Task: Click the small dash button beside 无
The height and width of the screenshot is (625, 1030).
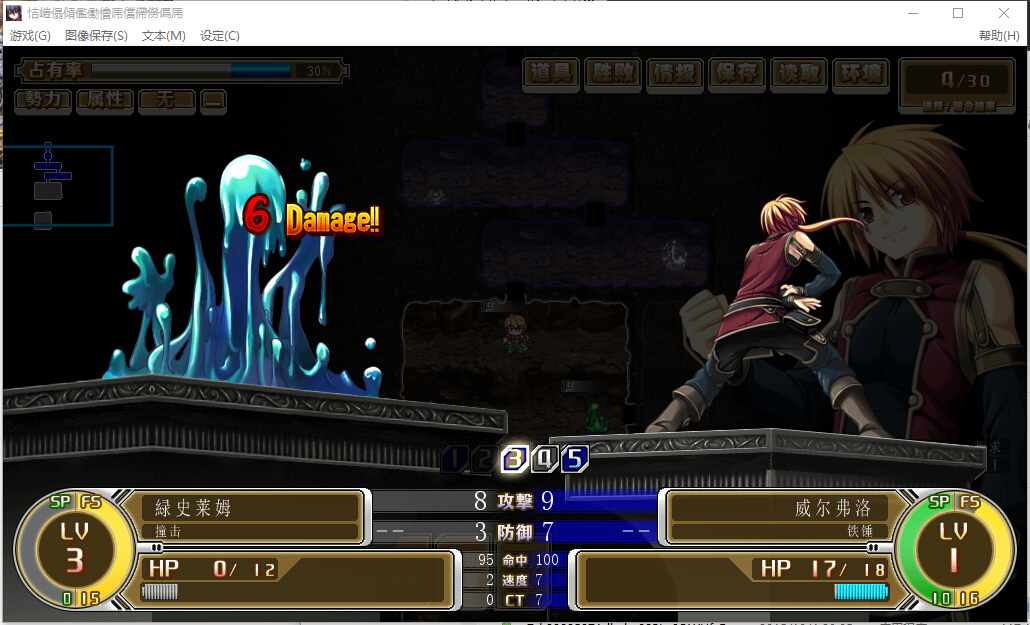Action: [214, 100]
